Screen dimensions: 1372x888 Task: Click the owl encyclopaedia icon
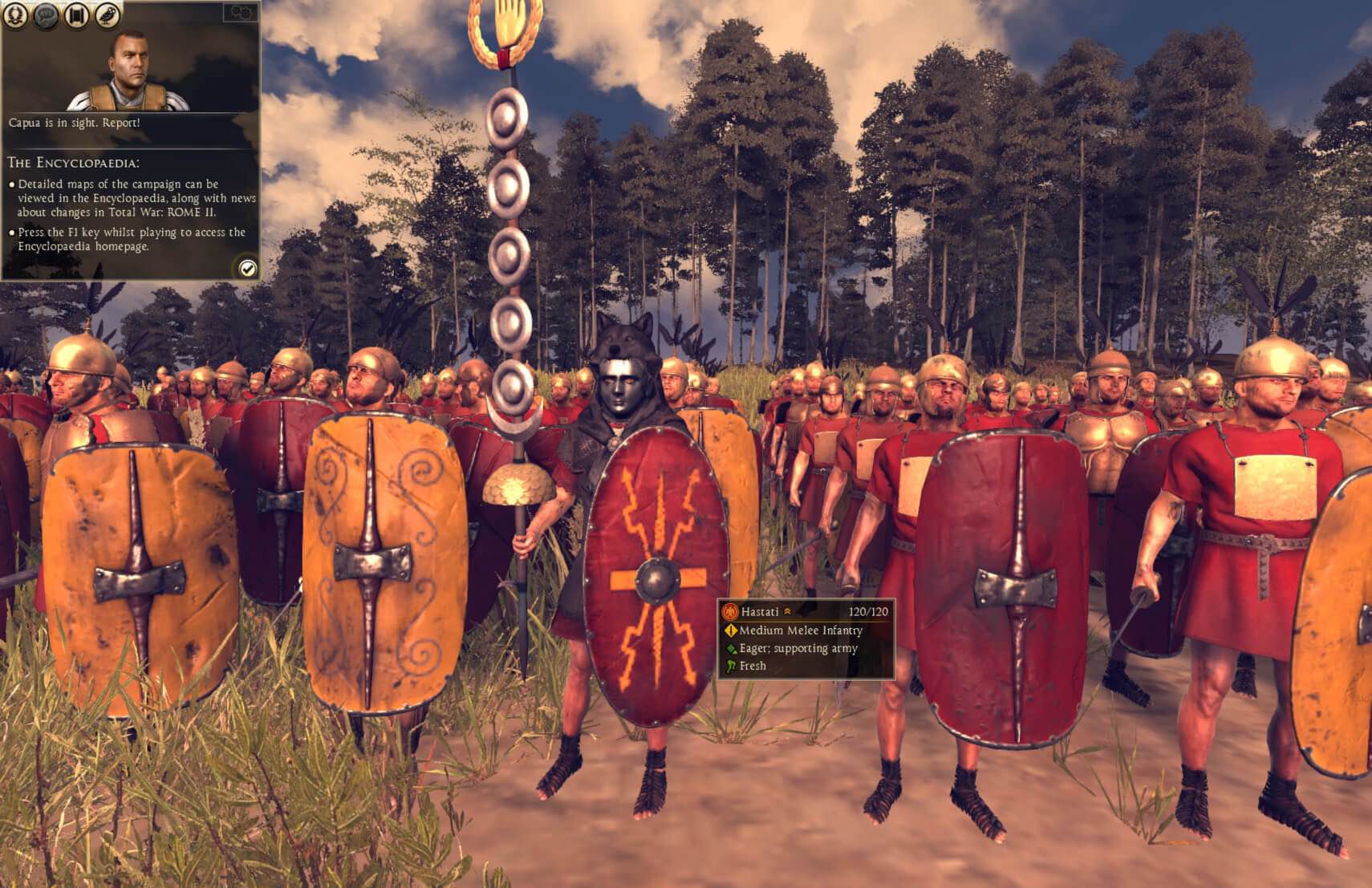[x=106, y=14]
